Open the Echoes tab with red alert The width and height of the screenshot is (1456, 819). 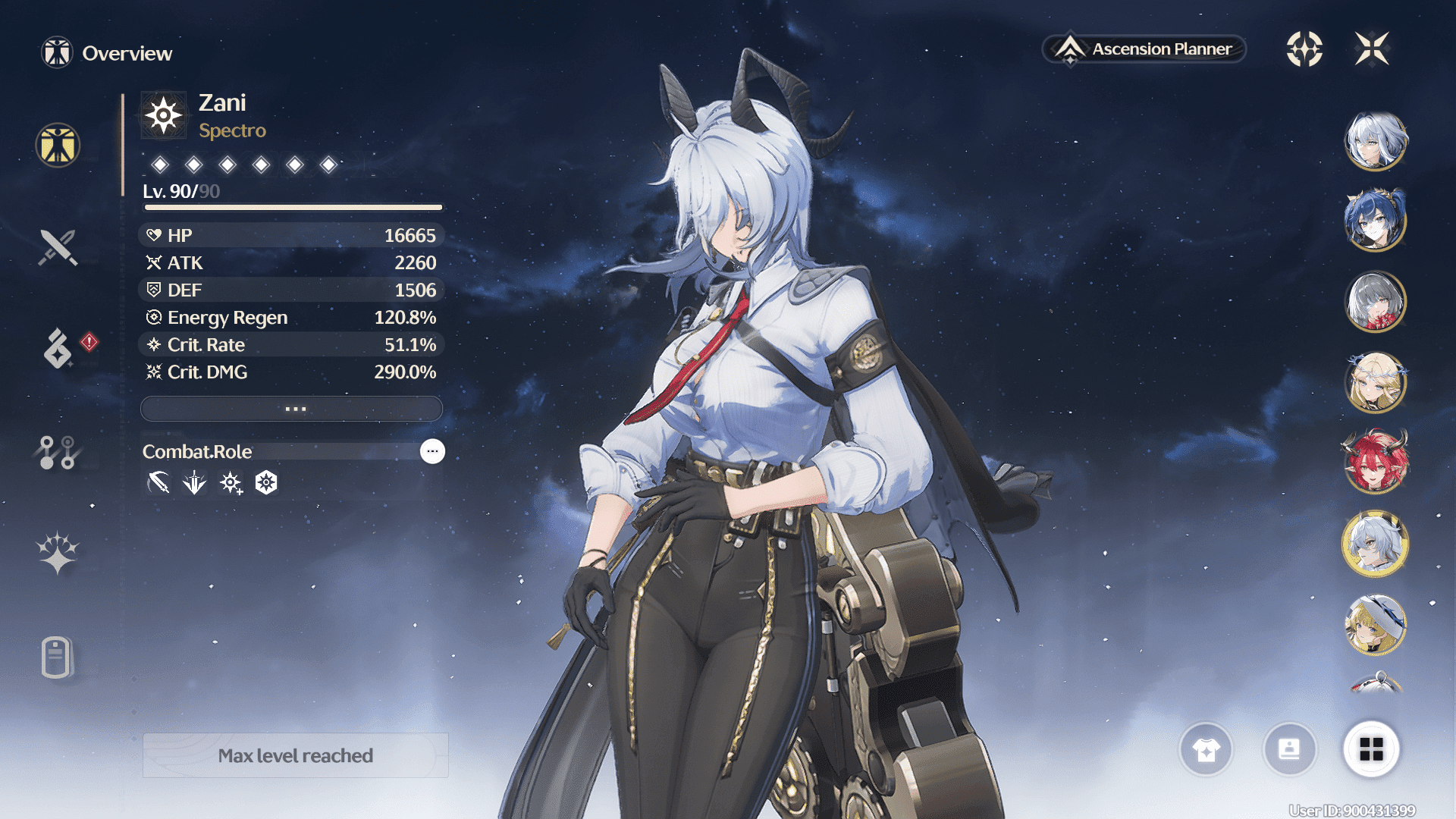(59, 348)
